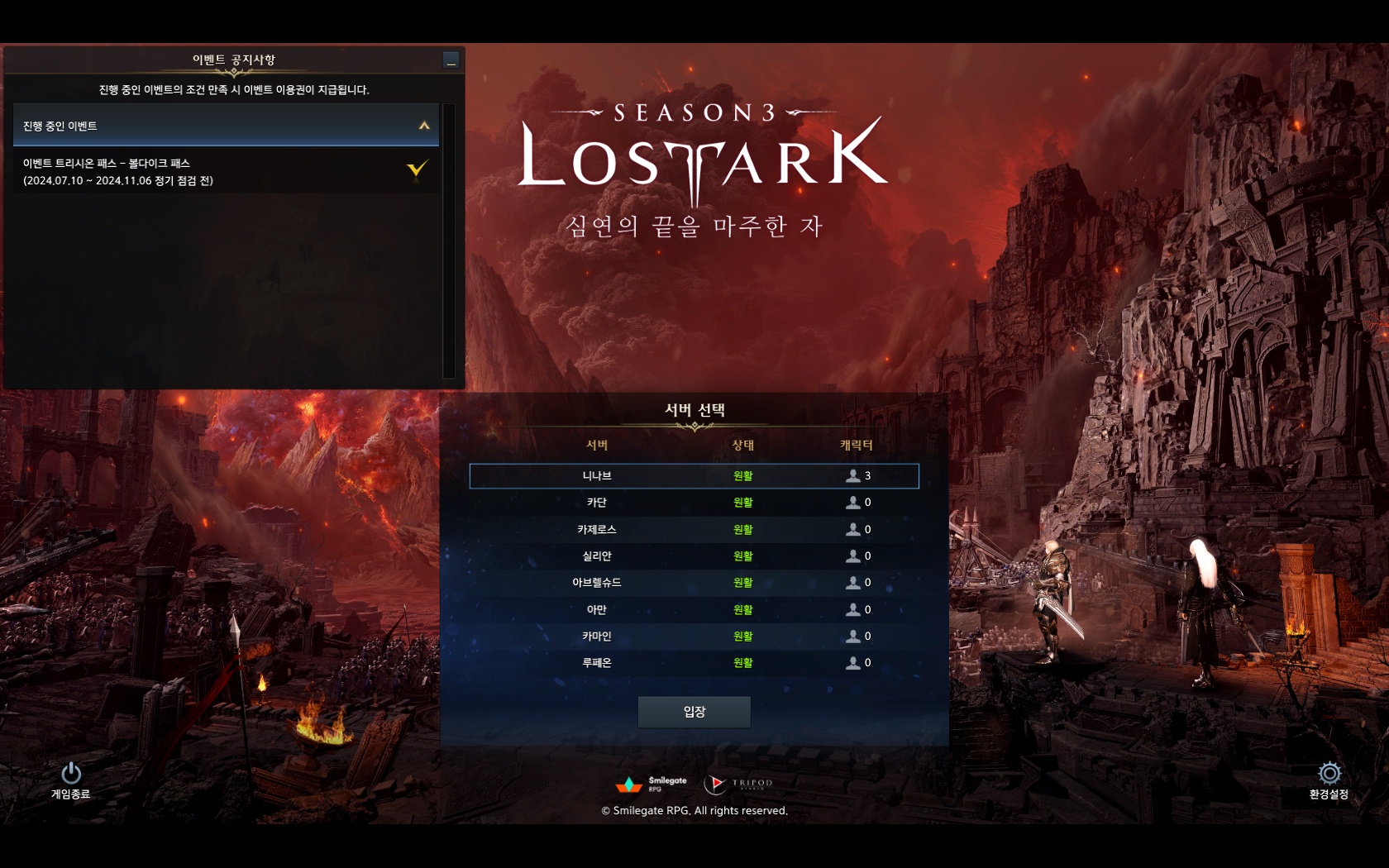Select the 니나브 server row
The image size is (1389, 868).
coord(694,476)
